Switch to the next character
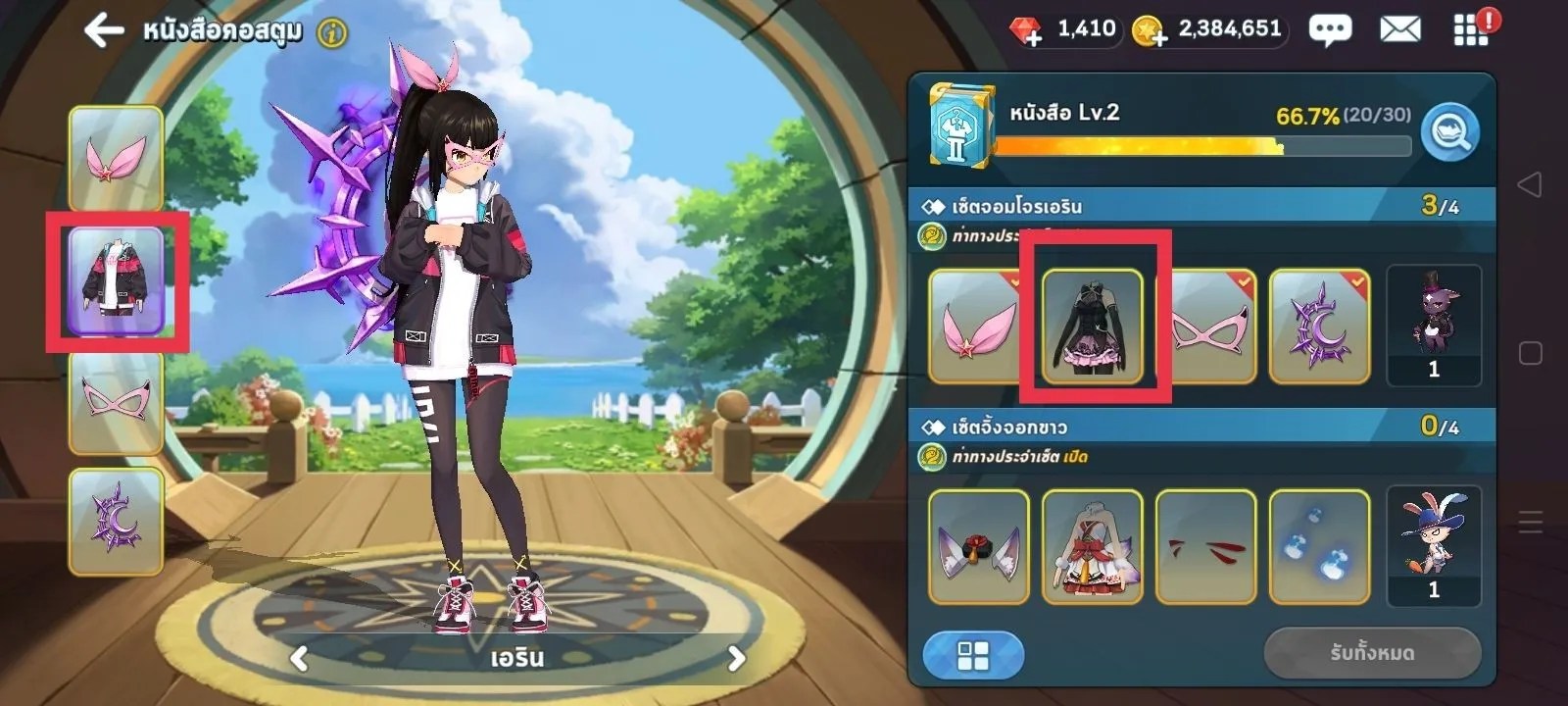Screen dimensions: 1568x706 736,658
